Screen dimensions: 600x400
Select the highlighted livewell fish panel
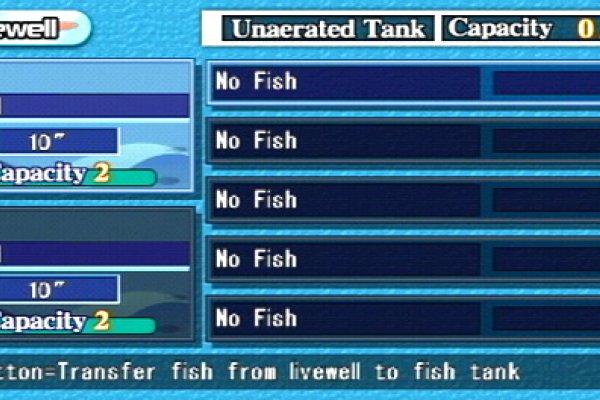pyautogui.click(x=95, y=125)
